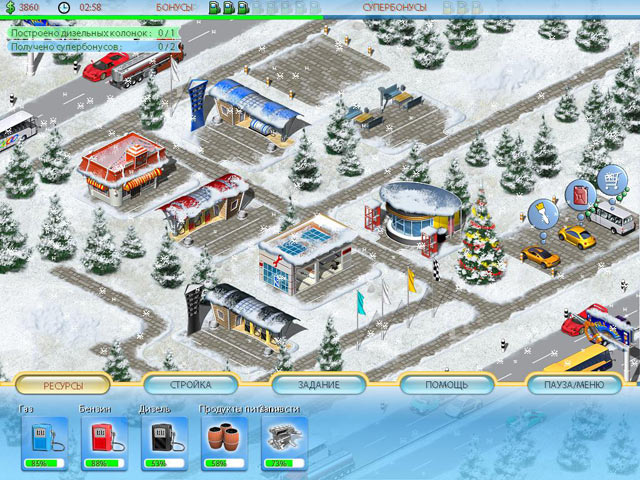
Task: Click the ПАУЗА/МЕНЮ button
Action: pos(576,385)
